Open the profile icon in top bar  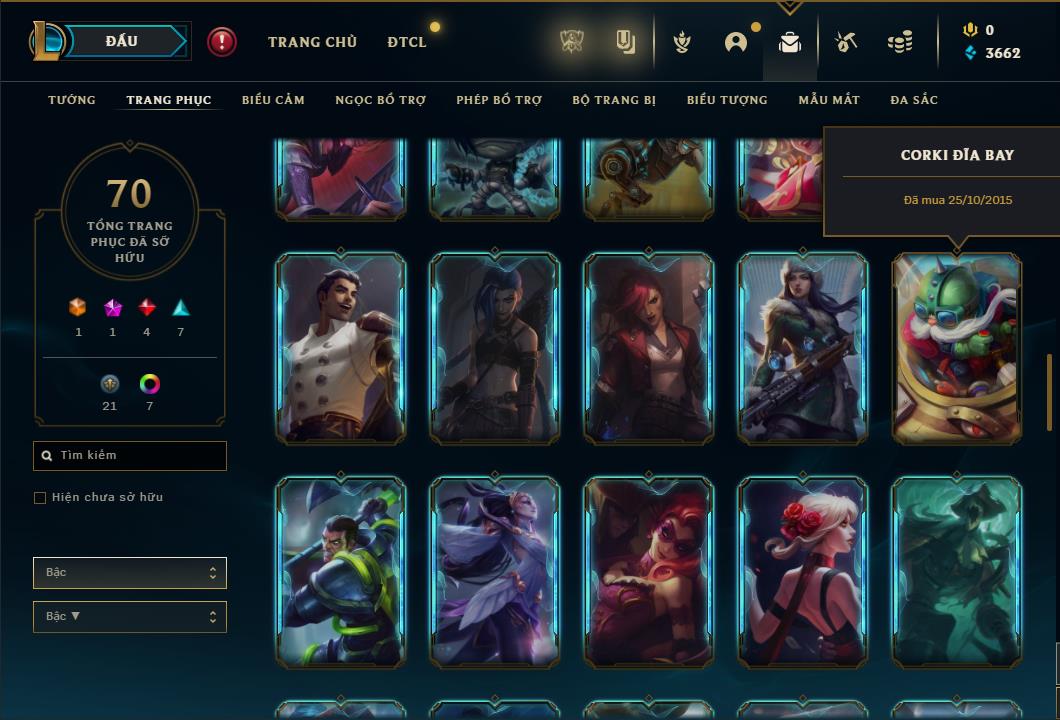[736, 42]
